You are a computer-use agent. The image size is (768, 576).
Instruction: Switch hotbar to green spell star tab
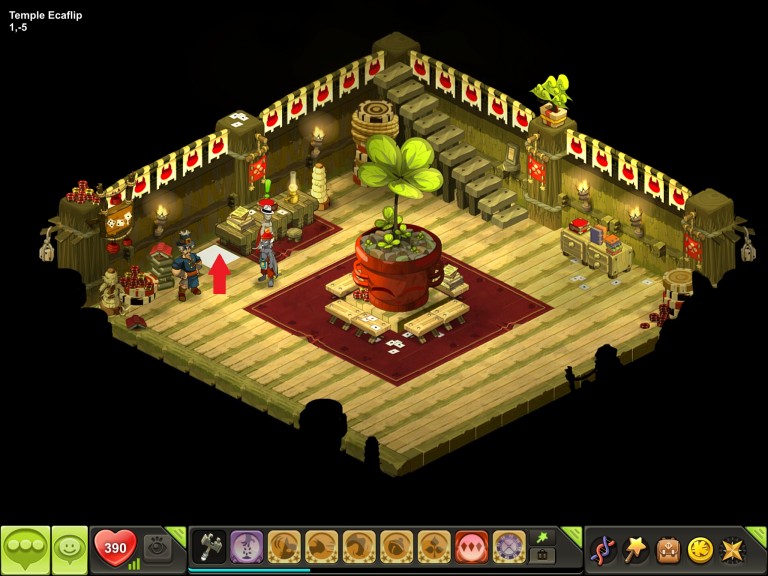(x=543, y=538)
